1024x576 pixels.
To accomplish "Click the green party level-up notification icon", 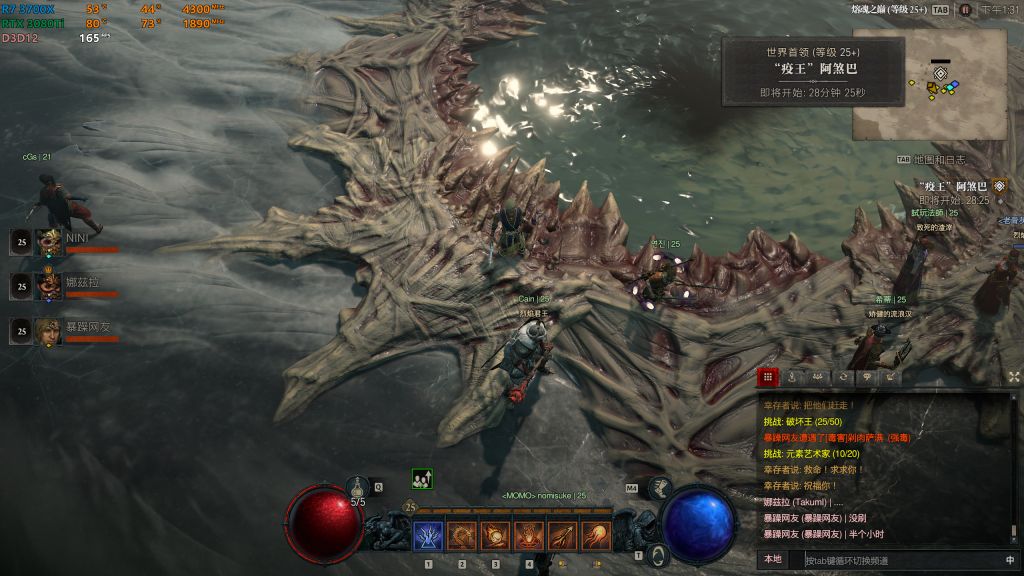I will point(422,479).
